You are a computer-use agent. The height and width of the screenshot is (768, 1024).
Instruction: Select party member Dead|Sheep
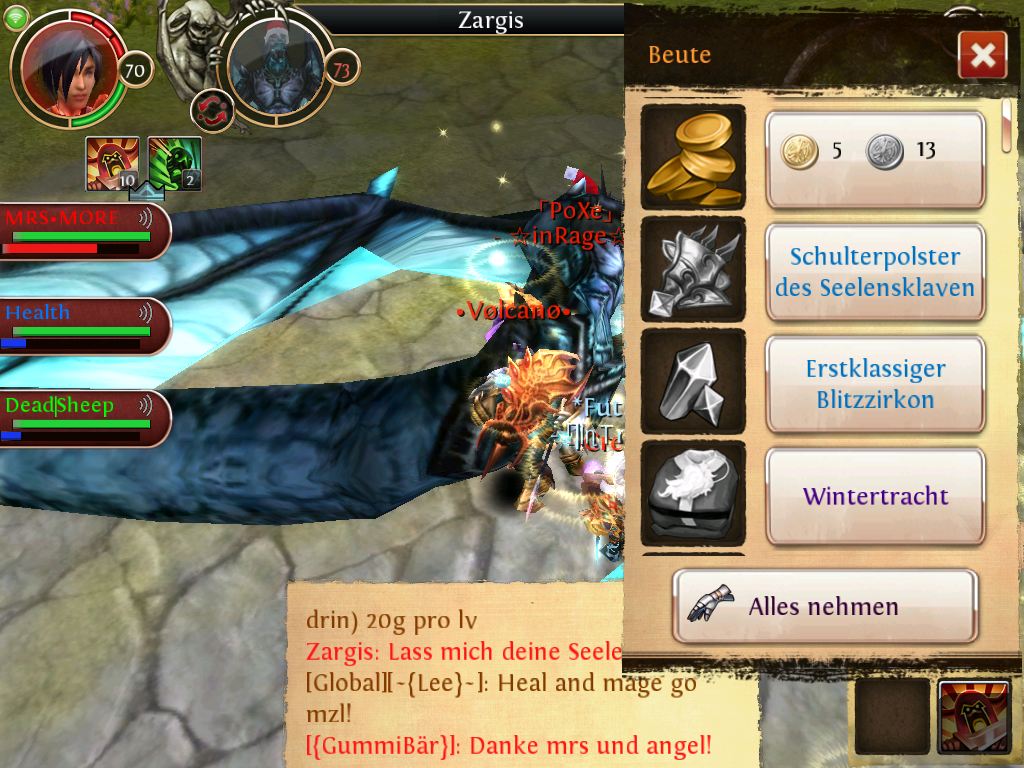82,418
